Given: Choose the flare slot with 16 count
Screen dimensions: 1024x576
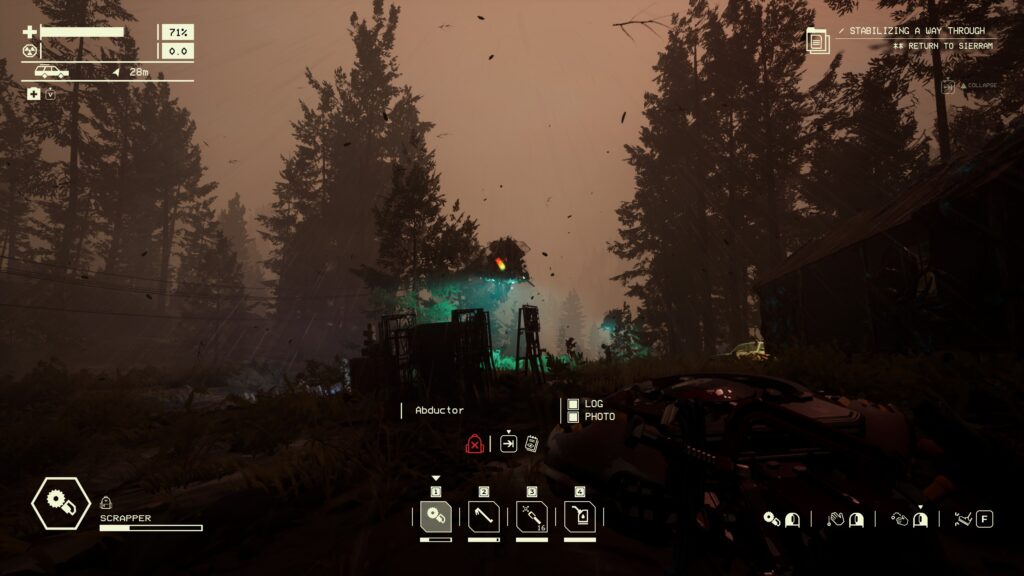Looking at the screenshot, I should (531, 516).
